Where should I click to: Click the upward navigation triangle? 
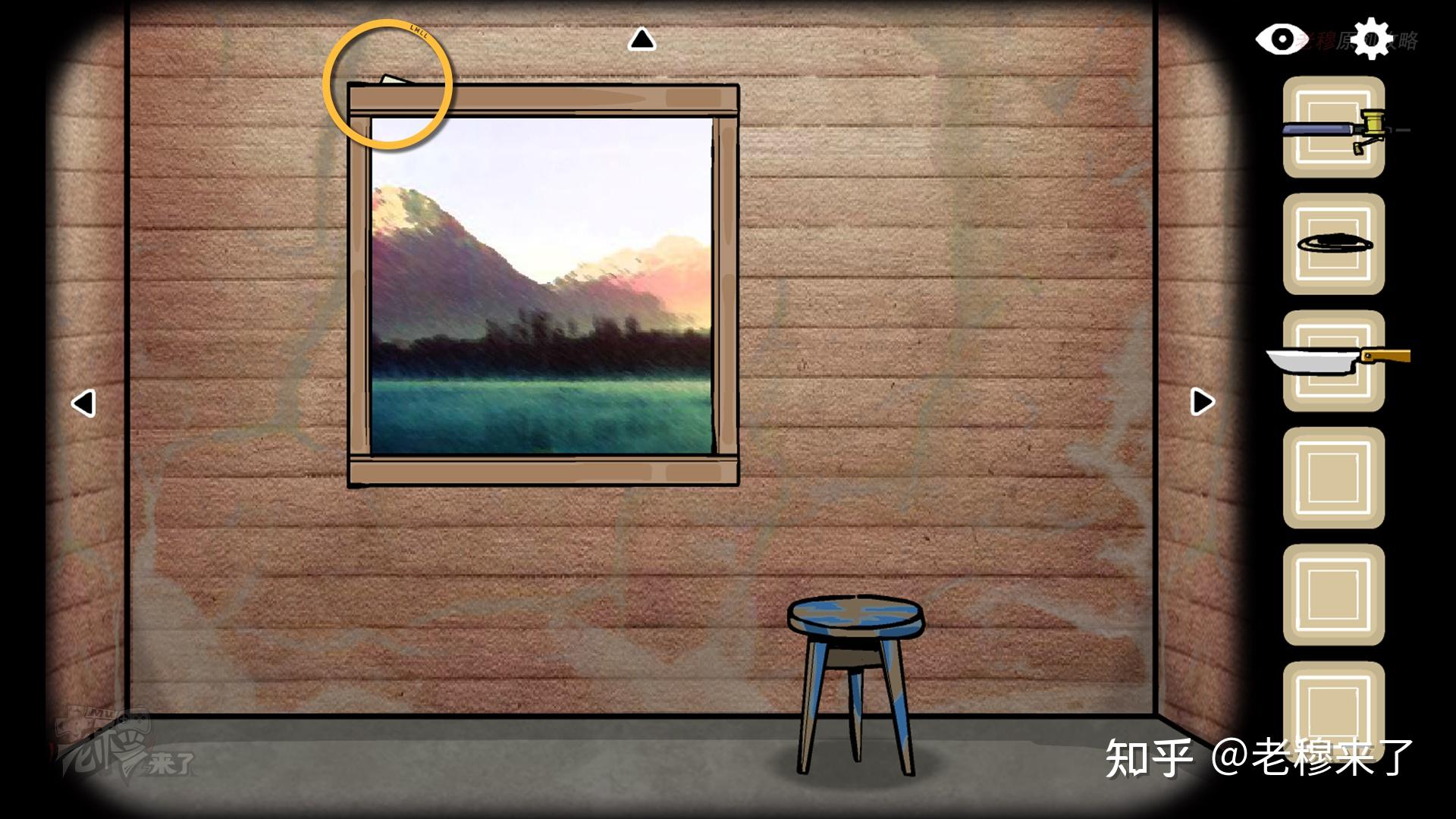[x=643, y=39]
